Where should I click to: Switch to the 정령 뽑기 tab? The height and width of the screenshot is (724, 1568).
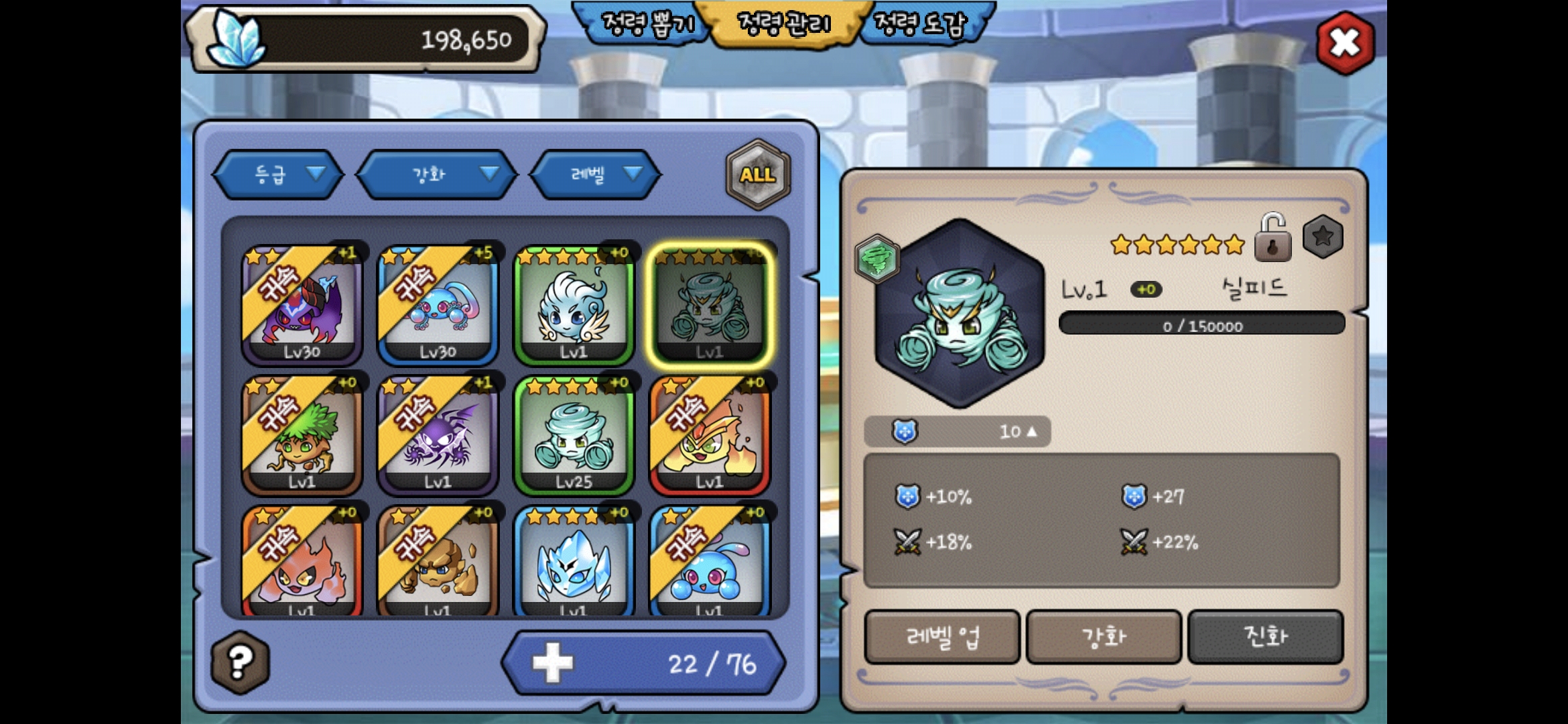pyautogui.click(x=645, y=24)
